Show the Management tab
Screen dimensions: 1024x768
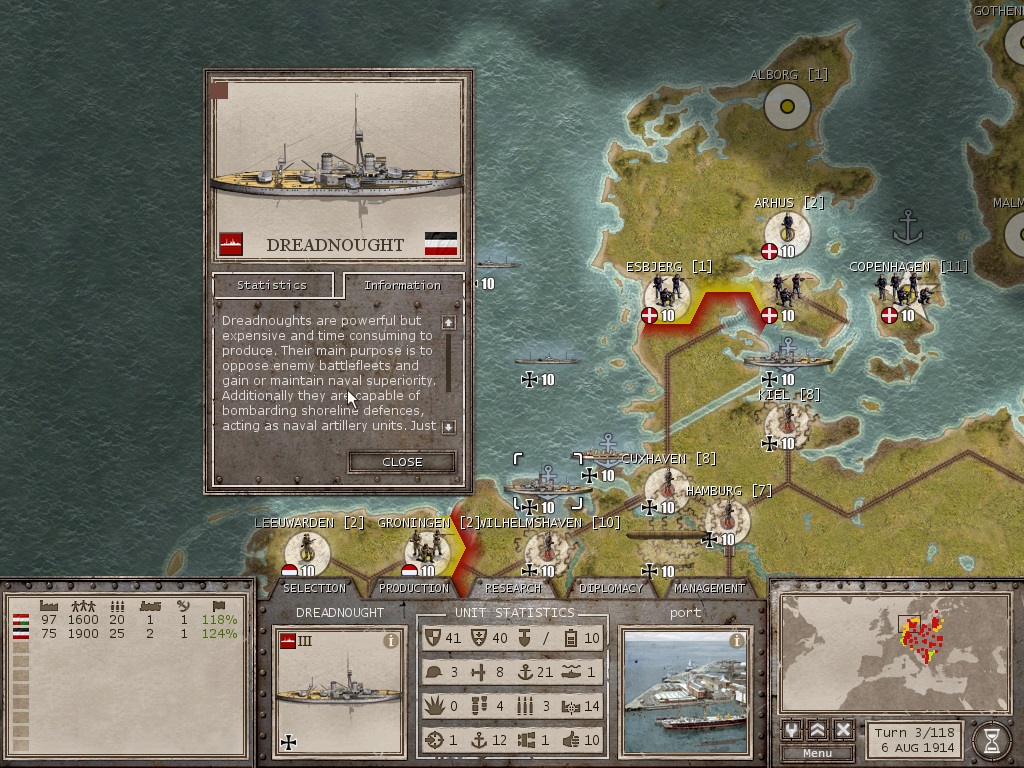(x=709, y=588)
